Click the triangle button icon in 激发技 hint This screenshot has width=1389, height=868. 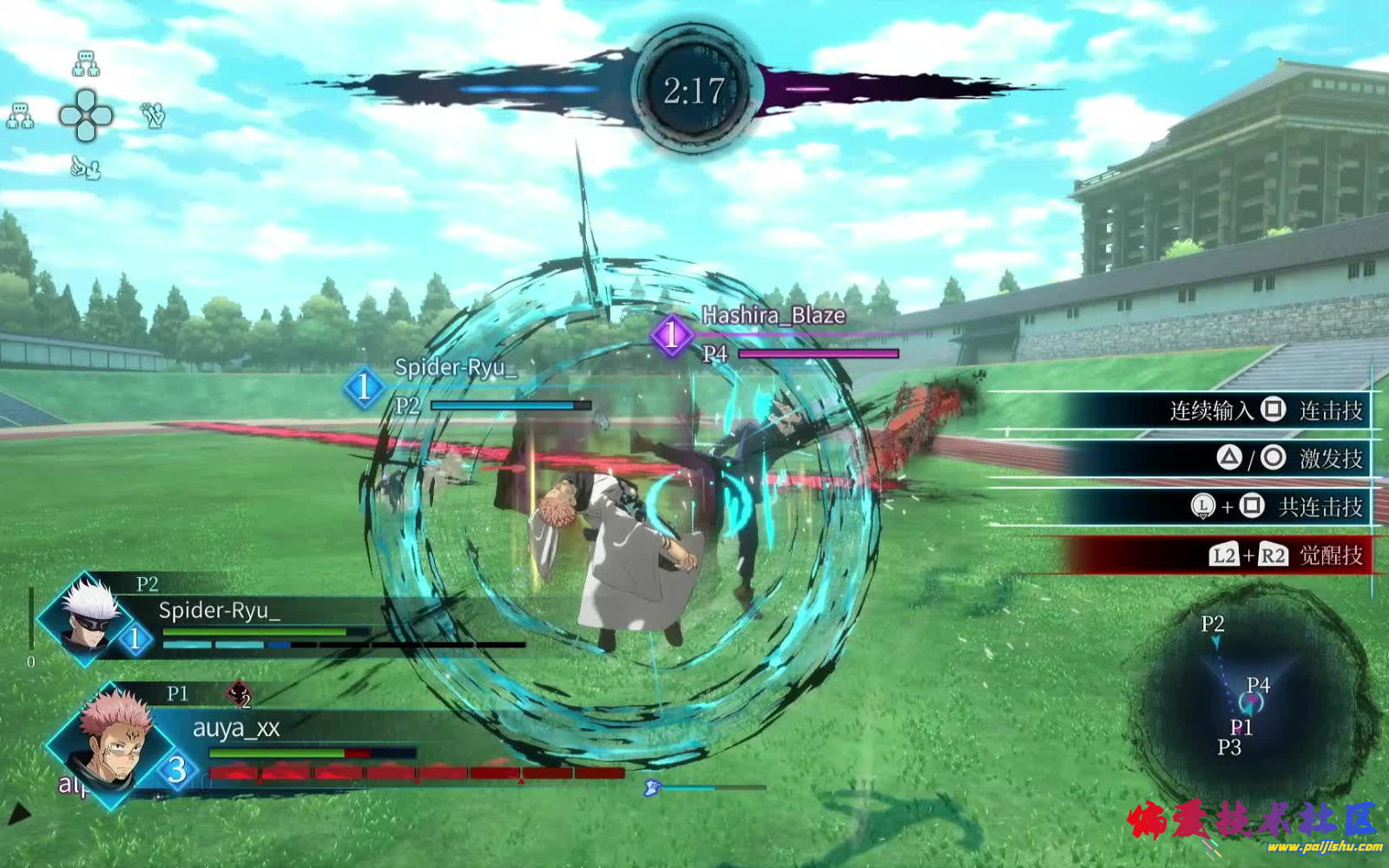1229,457
